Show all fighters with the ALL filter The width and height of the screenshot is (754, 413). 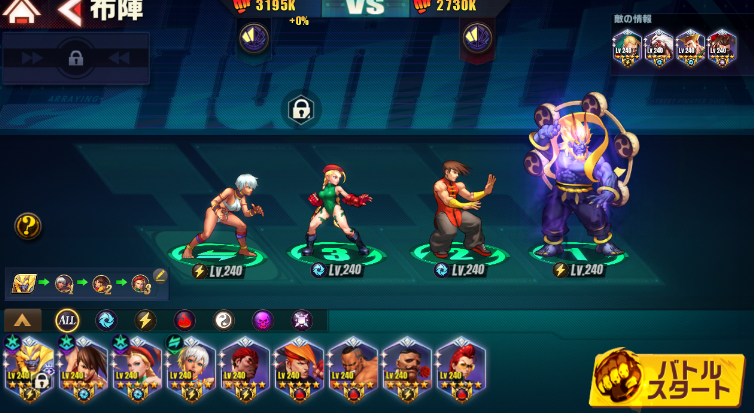point(67,320)
